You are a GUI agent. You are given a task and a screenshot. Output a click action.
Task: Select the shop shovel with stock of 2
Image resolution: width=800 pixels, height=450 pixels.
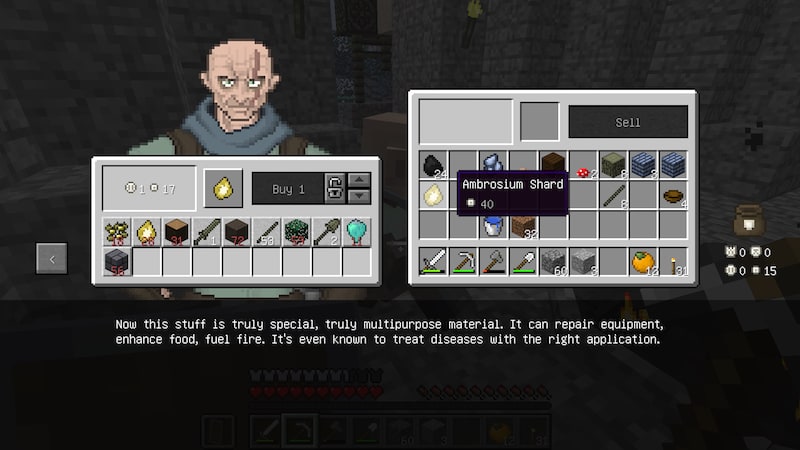[x=327, y=232]
